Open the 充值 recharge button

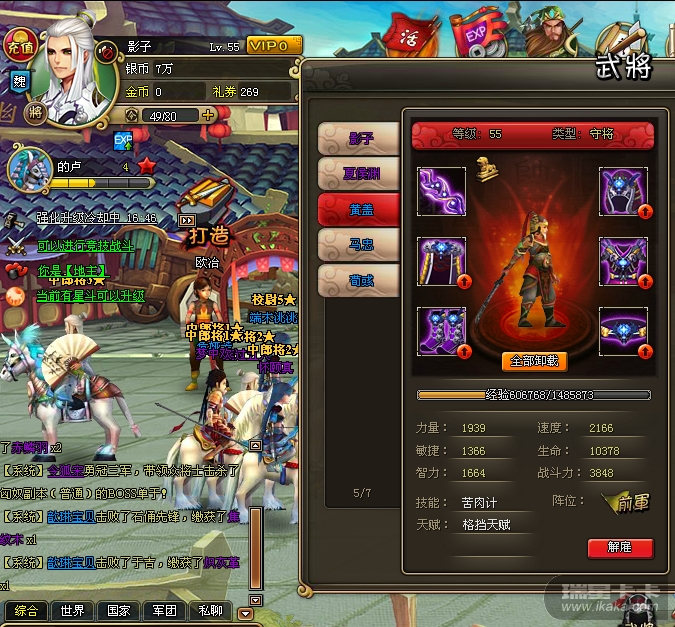(19, 45)
